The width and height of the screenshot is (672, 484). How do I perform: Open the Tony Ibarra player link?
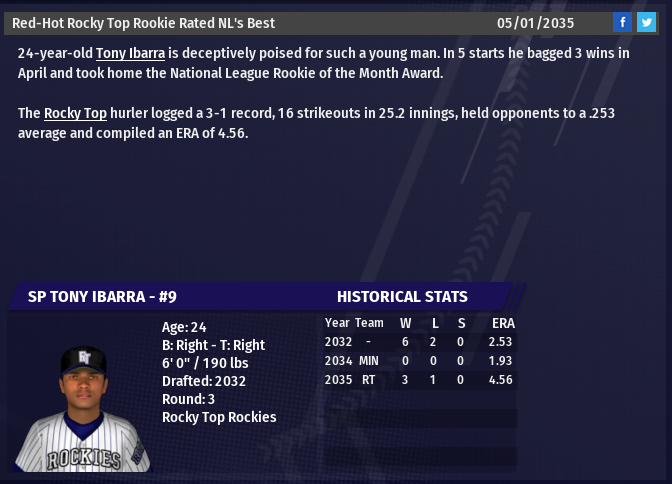(130, 53)
